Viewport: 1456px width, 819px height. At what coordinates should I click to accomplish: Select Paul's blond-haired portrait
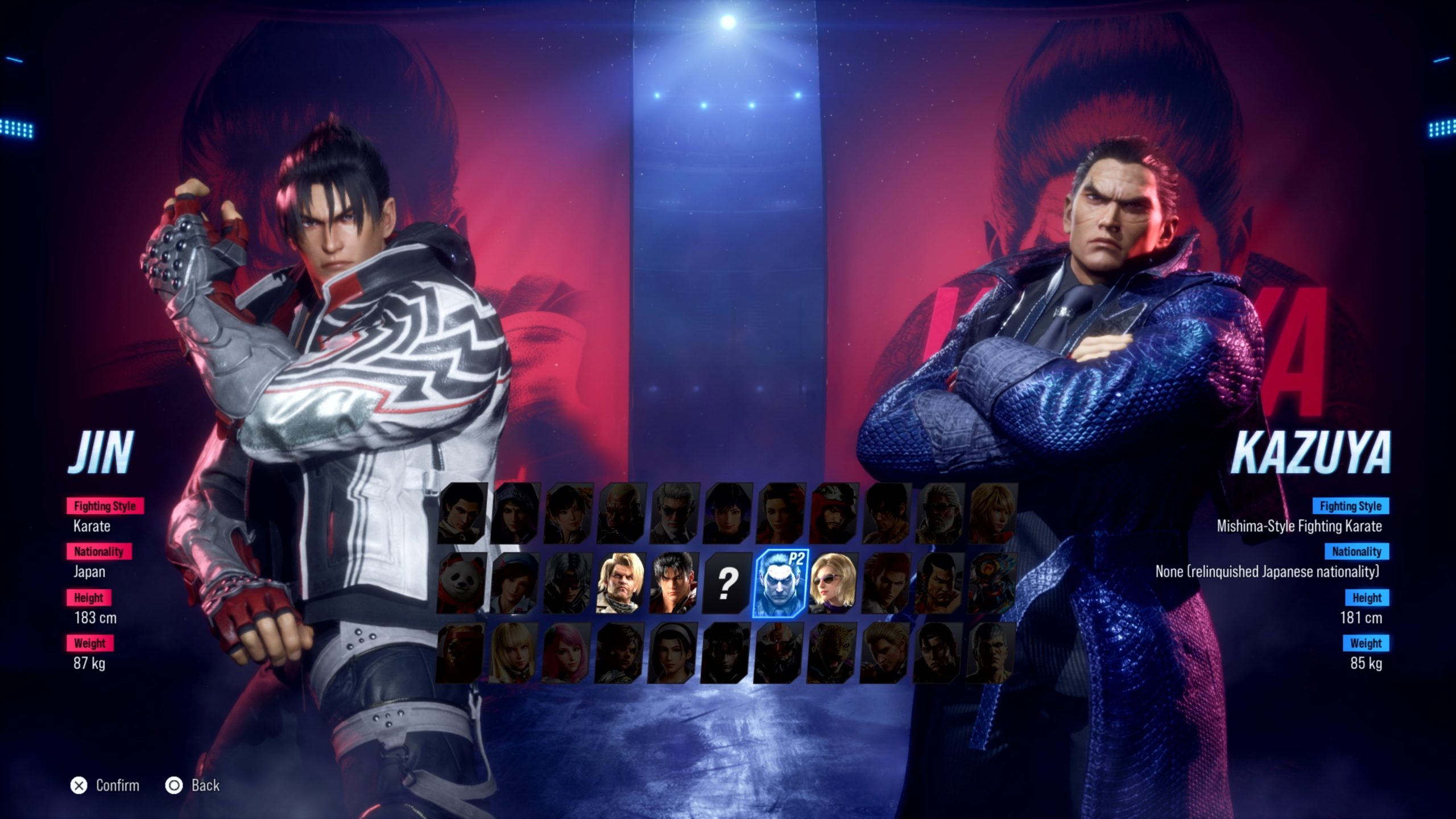621,584
